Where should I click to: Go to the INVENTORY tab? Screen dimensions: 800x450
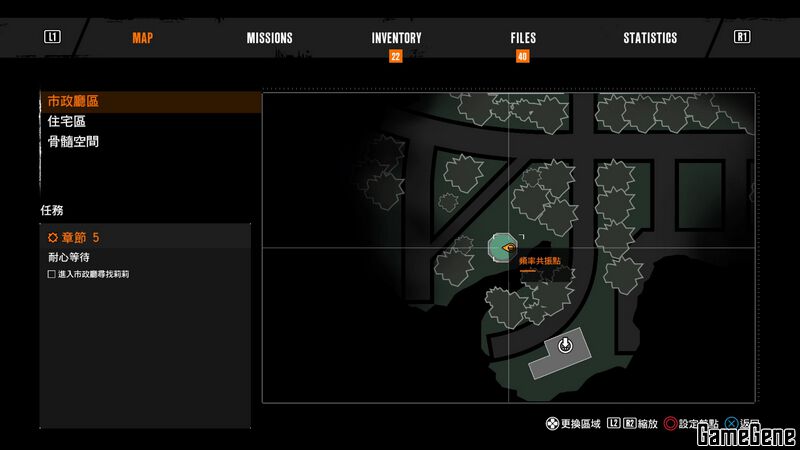coord(396,38)
